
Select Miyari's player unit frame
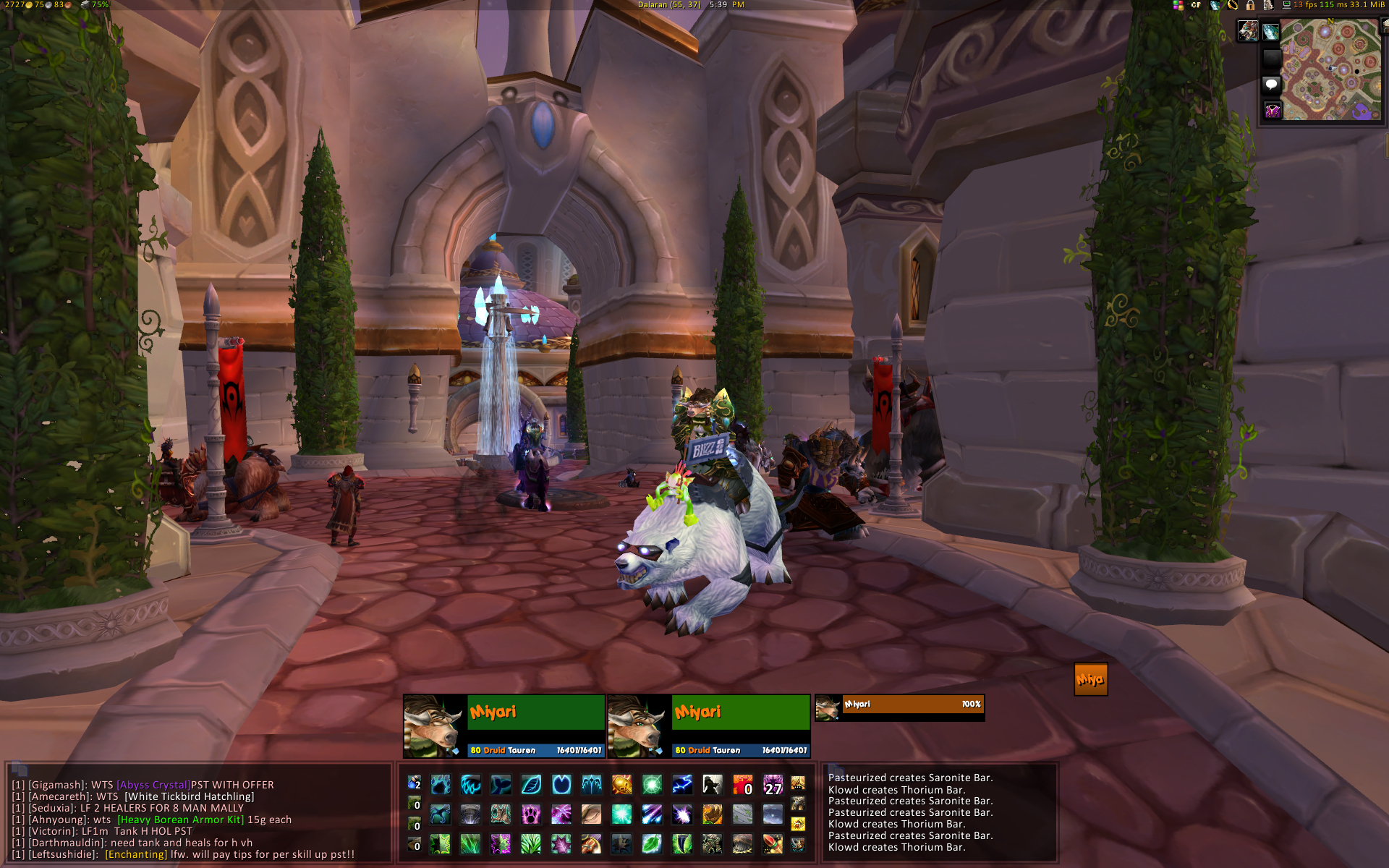click(504, 726)
